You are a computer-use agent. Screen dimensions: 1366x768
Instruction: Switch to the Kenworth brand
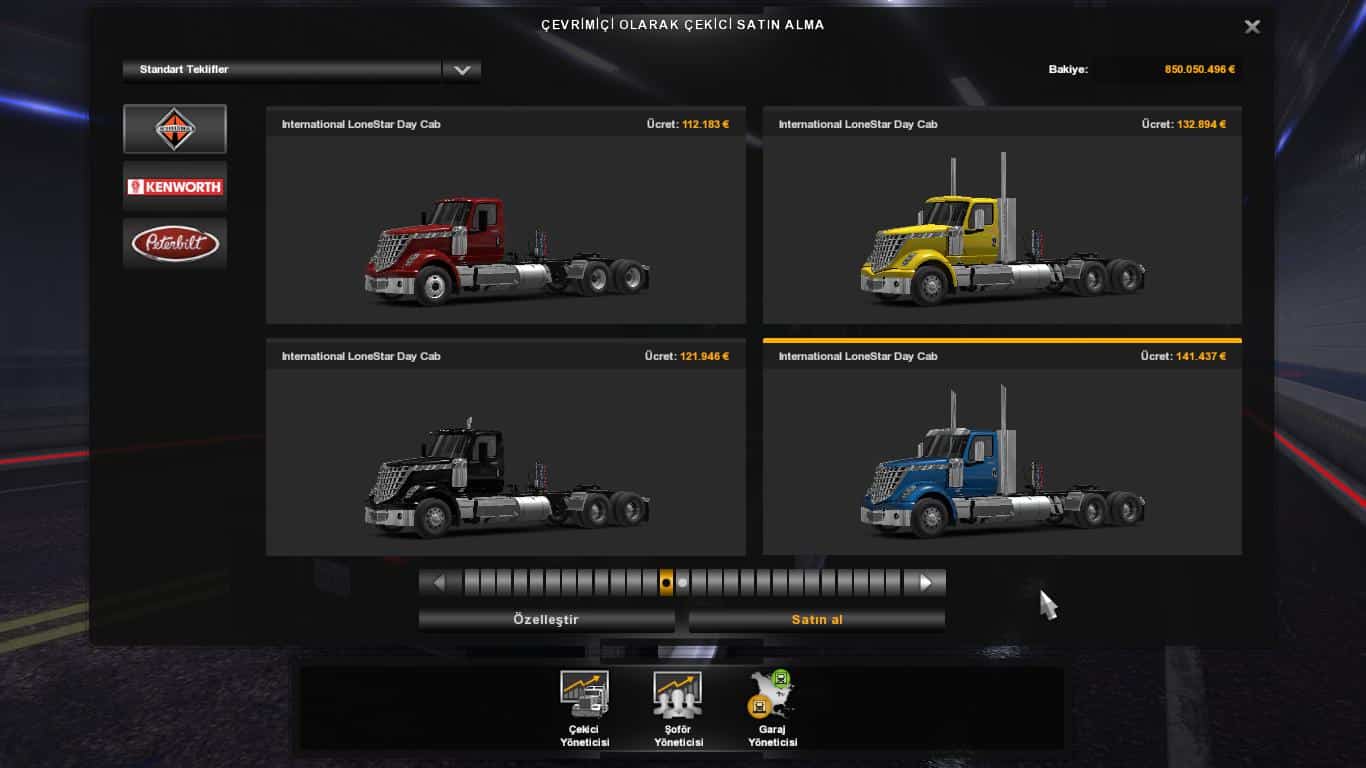click(175, 186)
